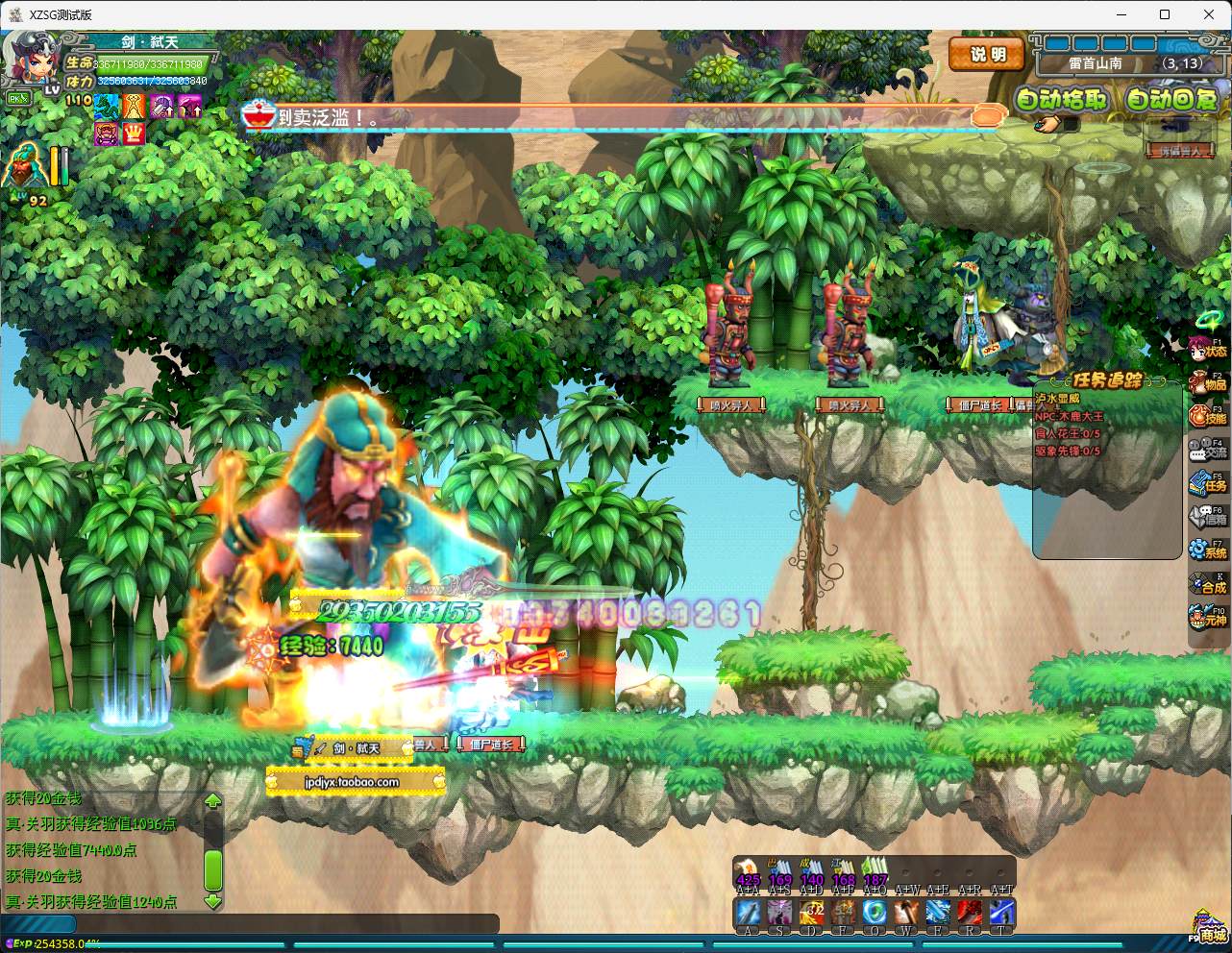Viewport: 1232px width, 953px height.
Task: Open the 合成 crafting menu
Action: (x=1209, y=585)
